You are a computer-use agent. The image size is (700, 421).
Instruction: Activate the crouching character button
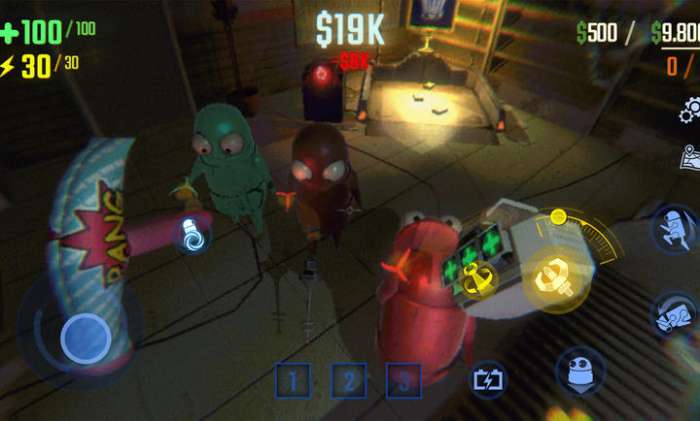674,316
